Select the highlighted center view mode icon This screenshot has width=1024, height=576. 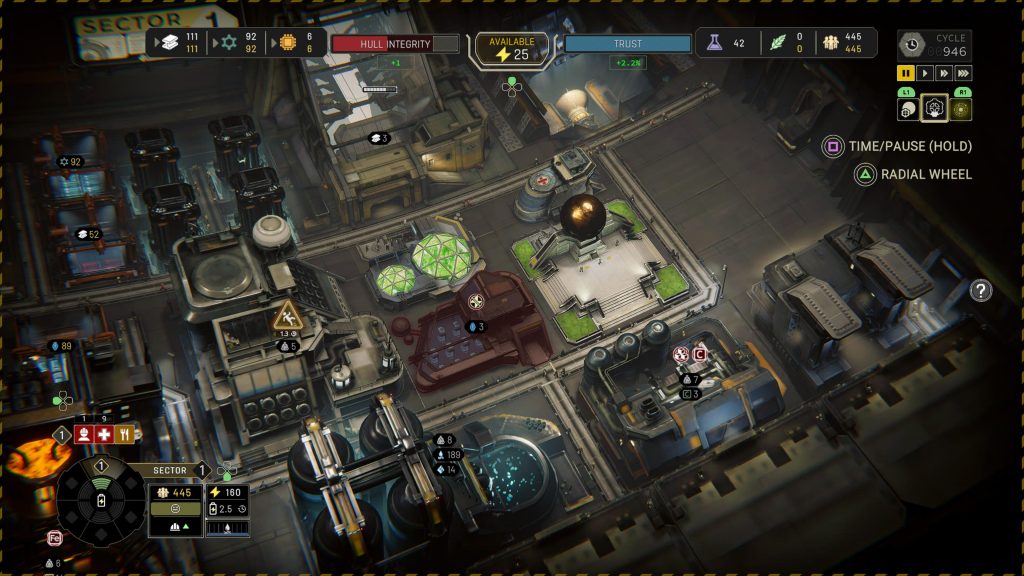(934, 108)
